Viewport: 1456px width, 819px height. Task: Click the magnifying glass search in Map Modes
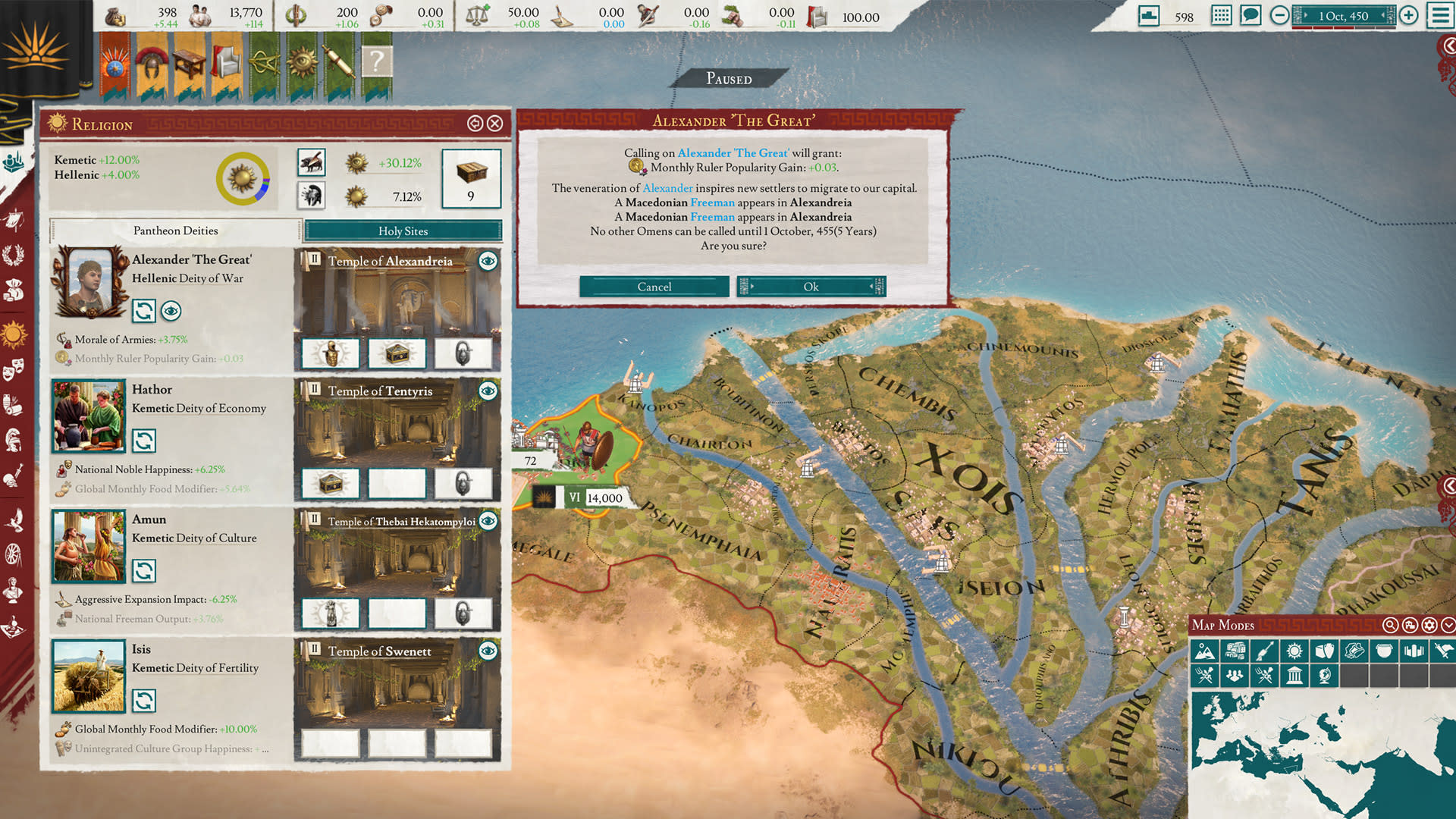coord(1391,626)
